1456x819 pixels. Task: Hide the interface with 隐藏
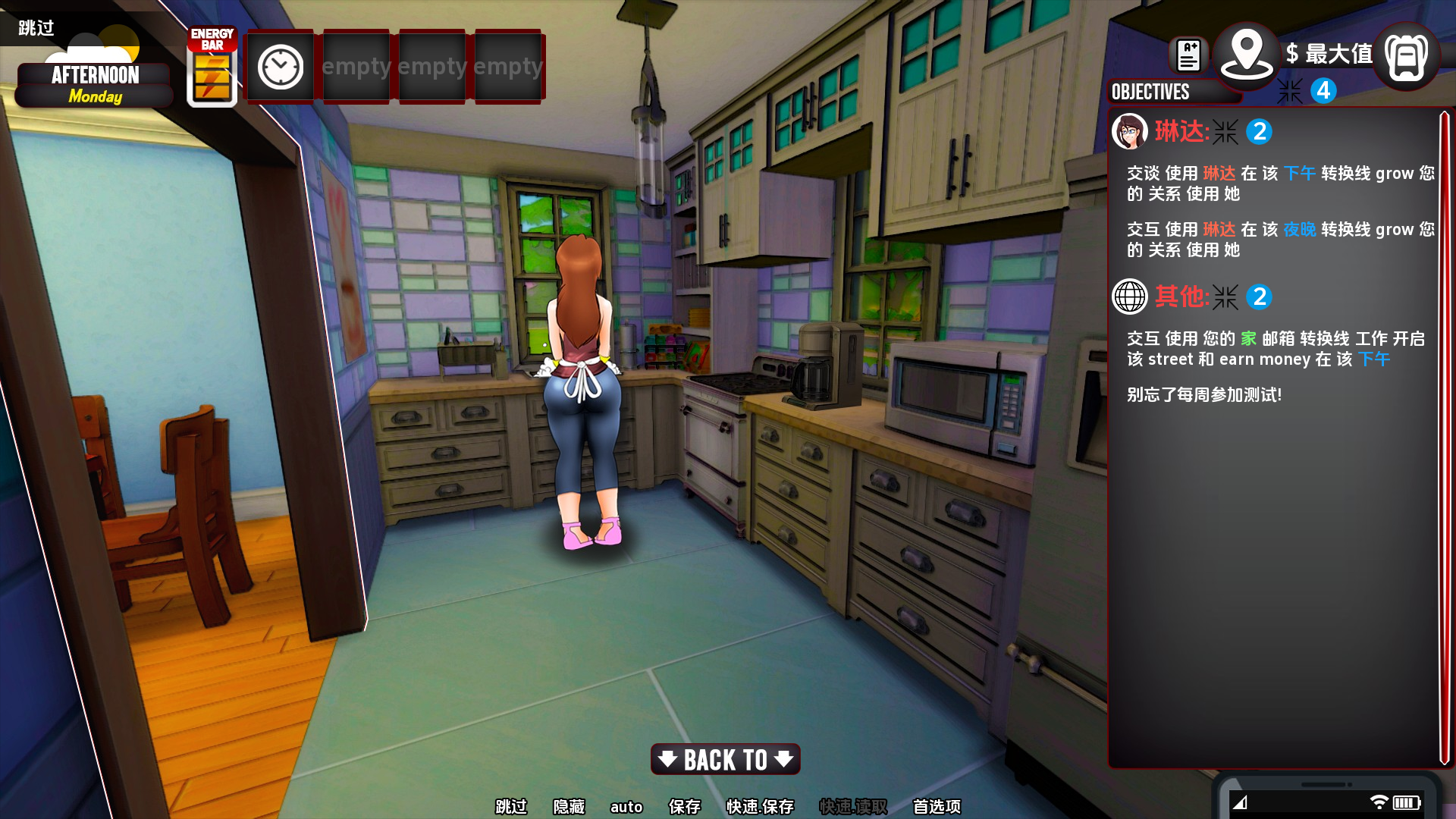[569, 807]
